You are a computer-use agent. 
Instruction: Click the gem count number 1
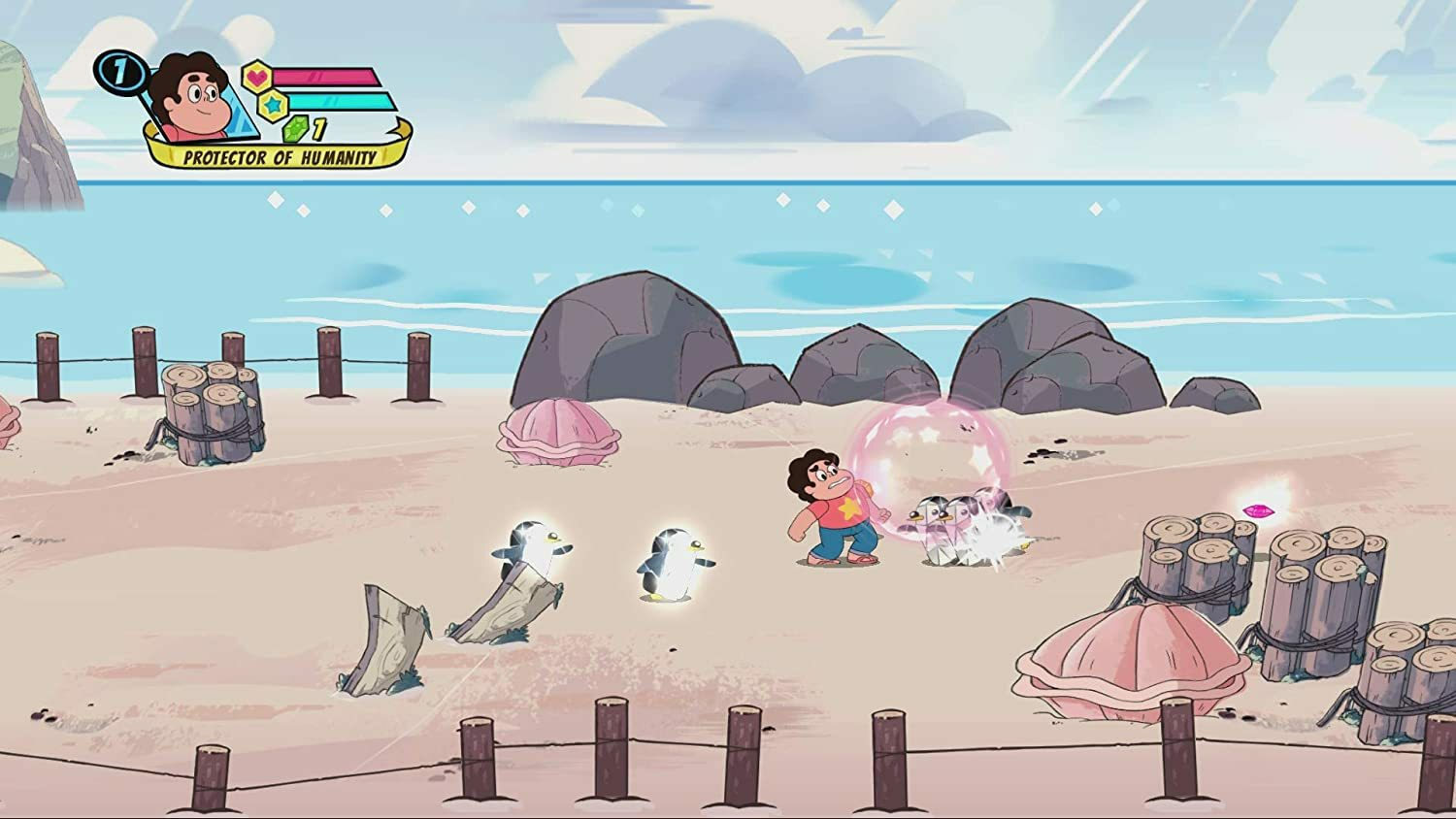318,127
